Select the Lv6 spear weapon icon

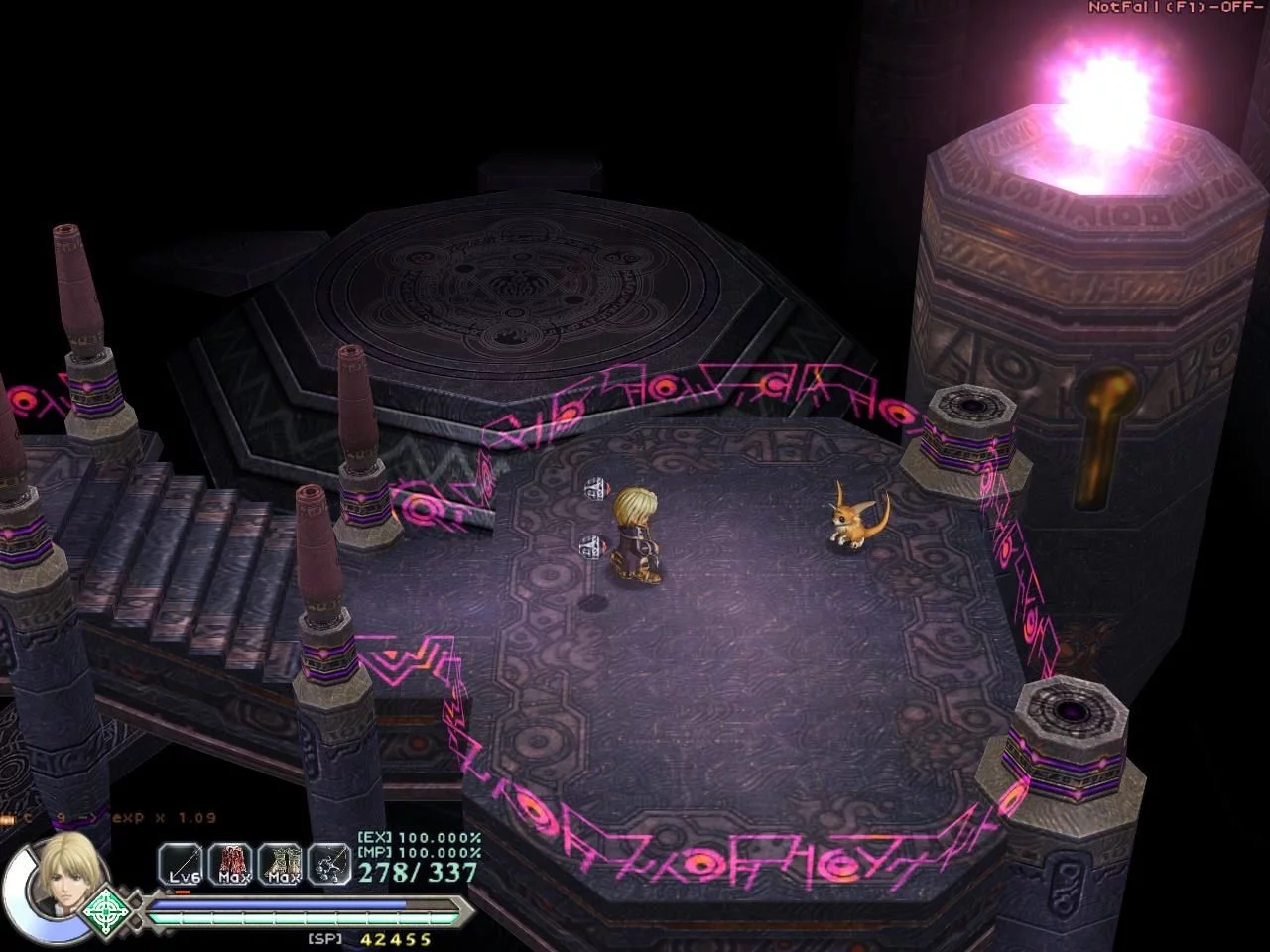pyautogui.click(x=180, y=864)
